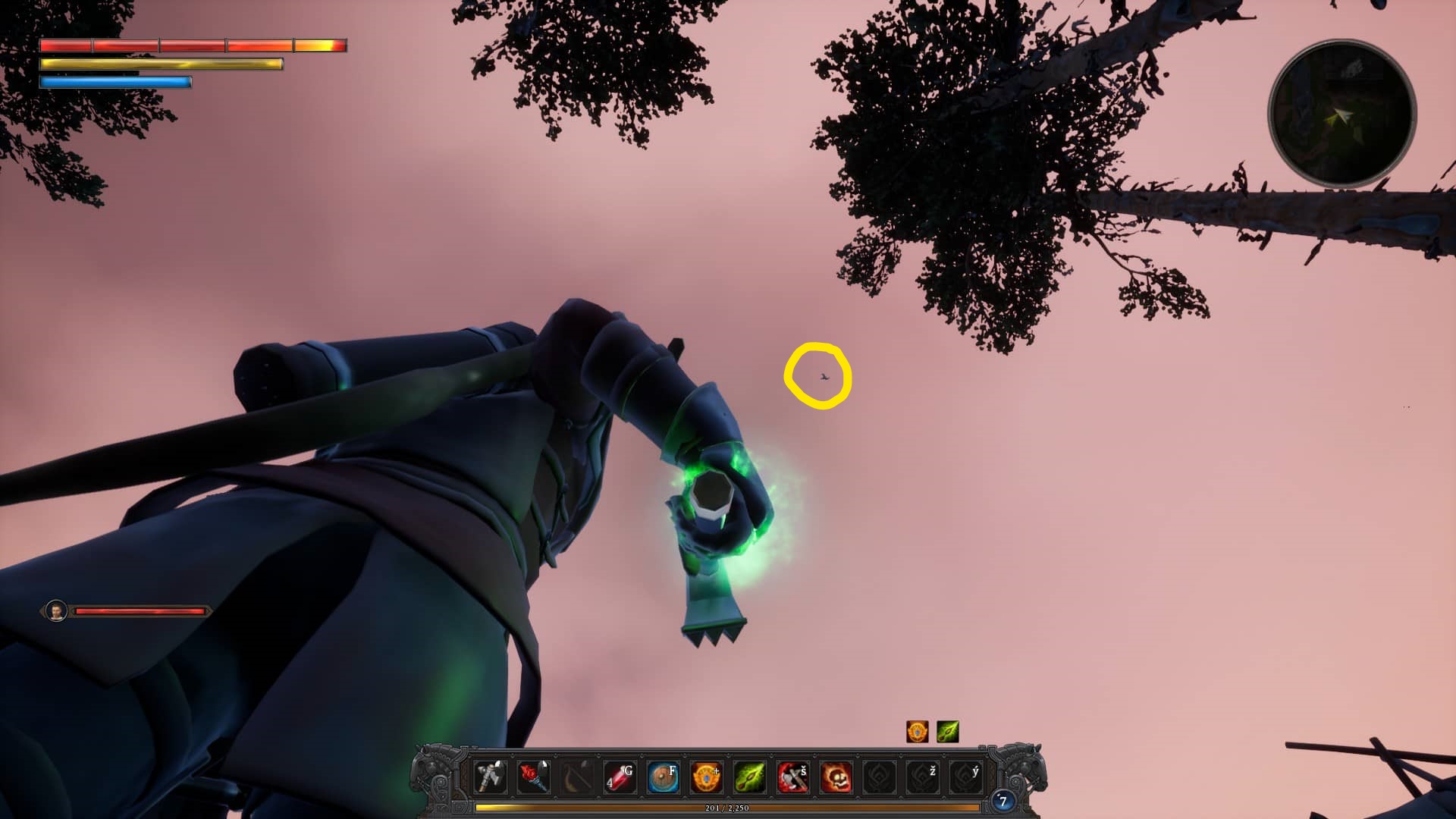
Task: Use the flaming skull ability
Action: click(x=836, y=777)
